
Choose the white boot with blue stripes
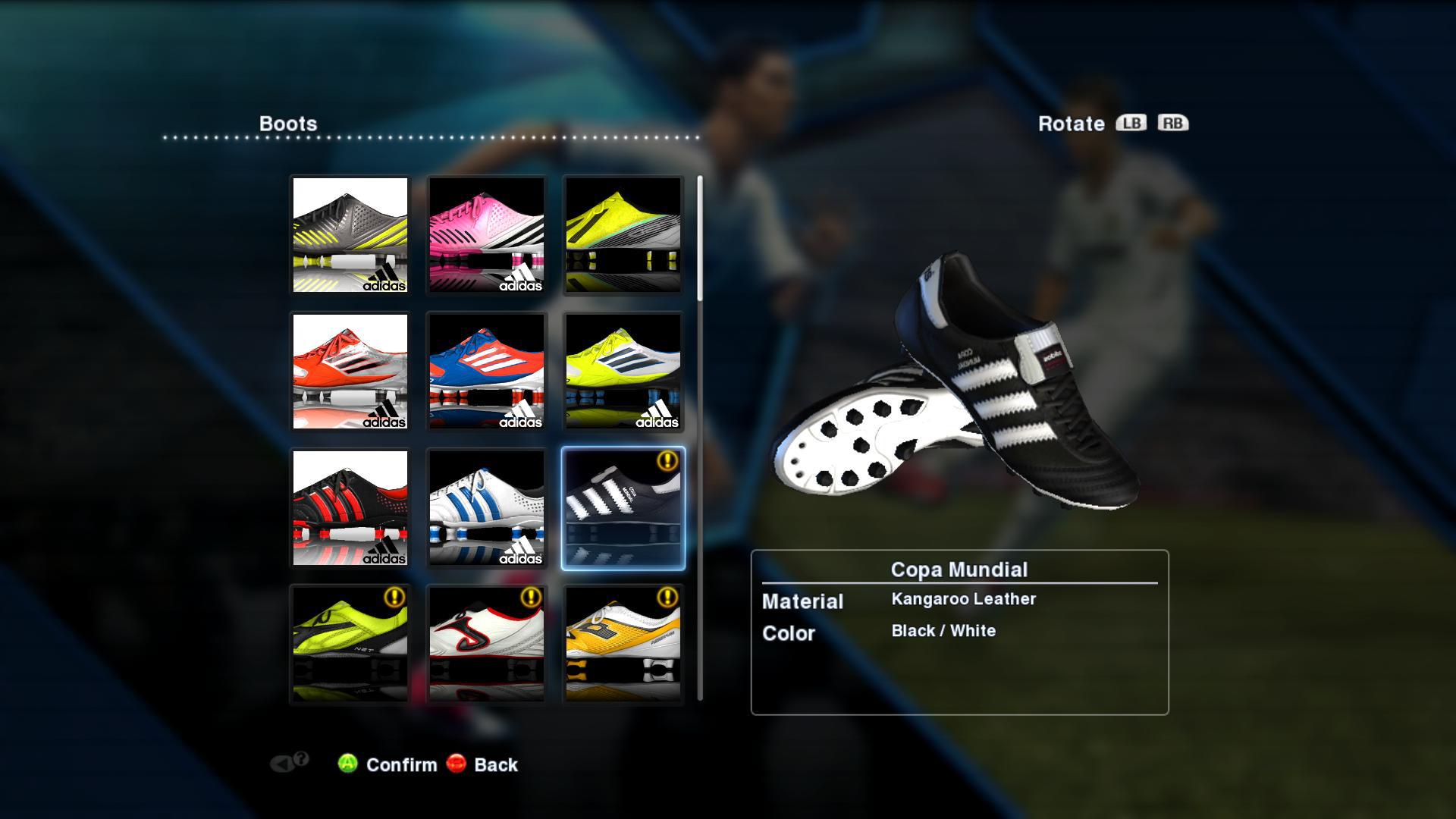(x=487, y=508)
